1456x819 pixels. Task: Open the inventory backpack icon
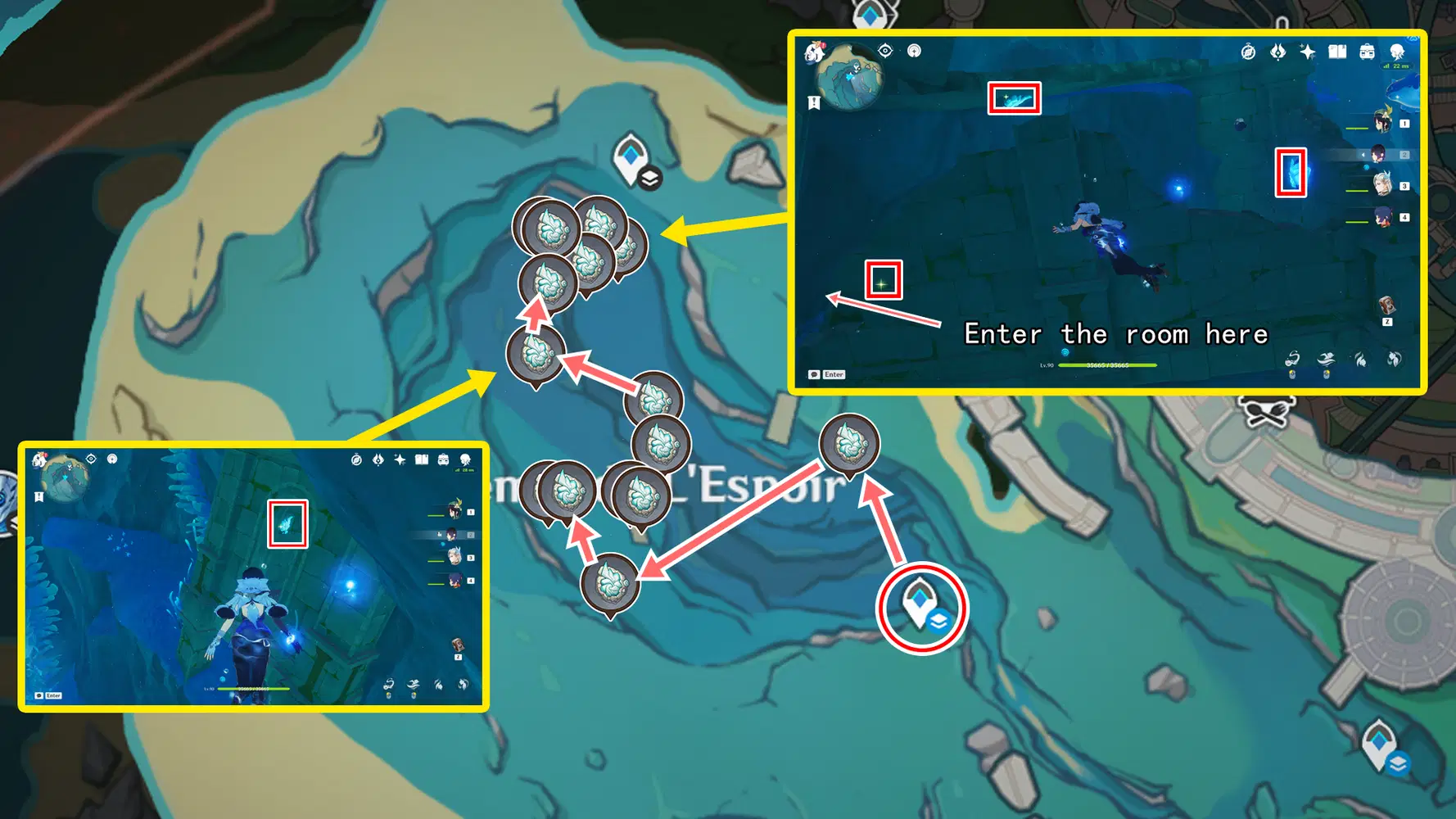tap(1368, 50)
